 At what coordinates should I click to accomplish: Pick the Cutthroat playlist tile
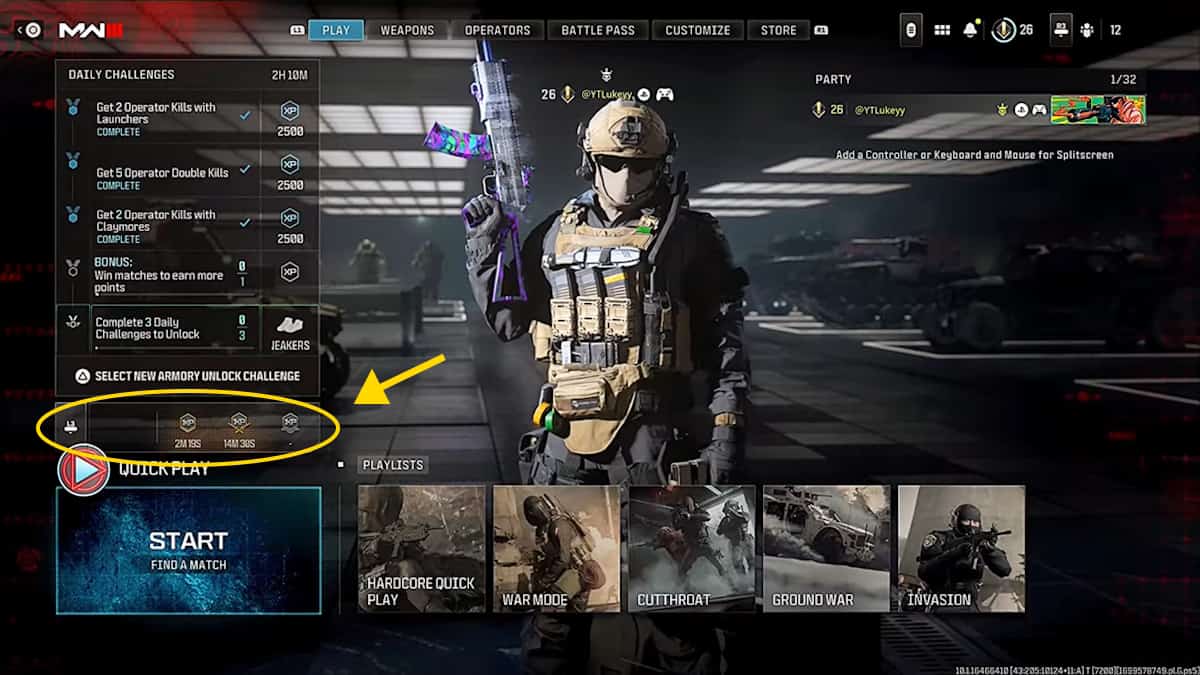[x=691, y=548]
